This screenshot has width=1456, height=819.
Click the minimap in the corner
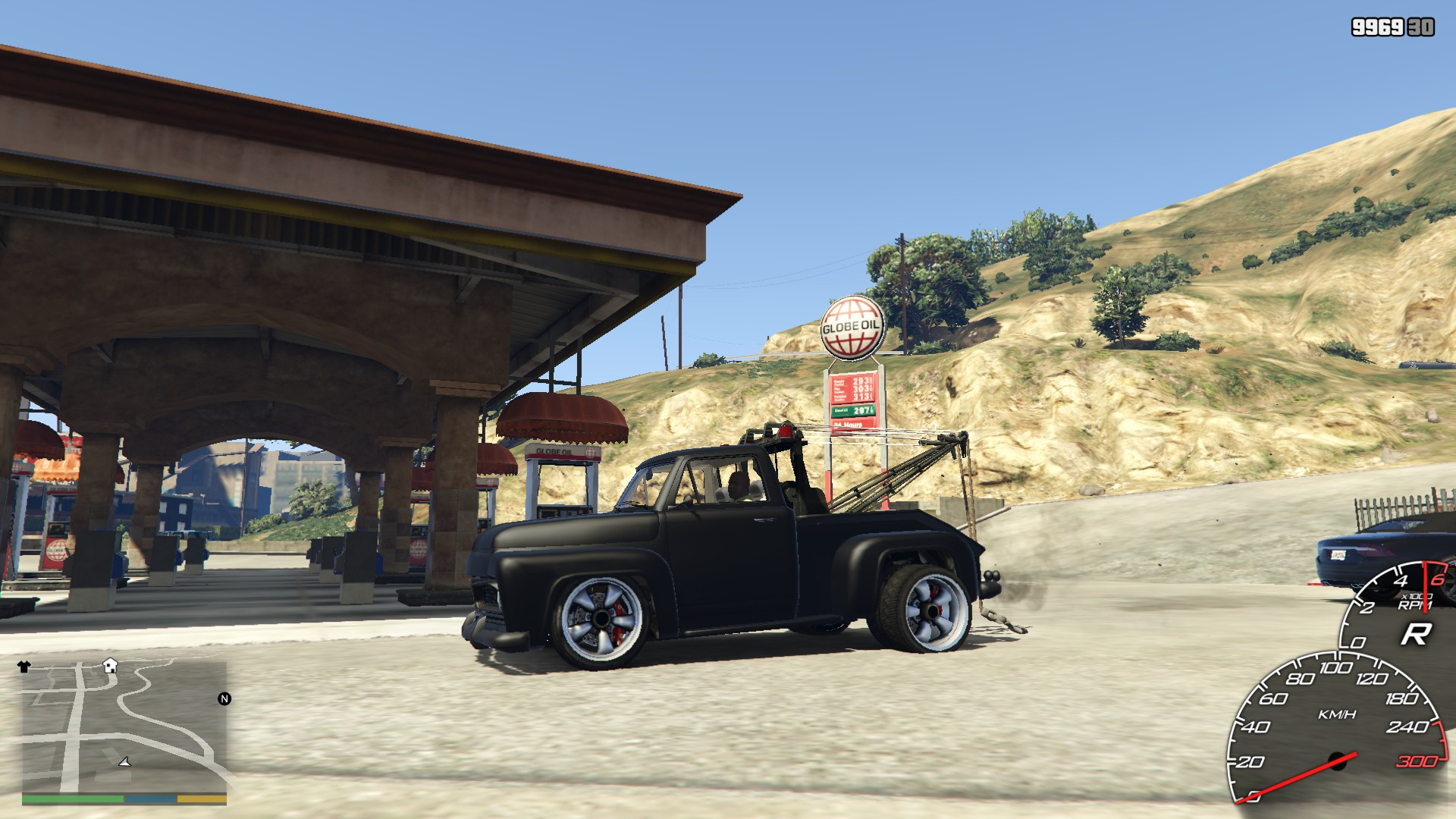[124, 728]
